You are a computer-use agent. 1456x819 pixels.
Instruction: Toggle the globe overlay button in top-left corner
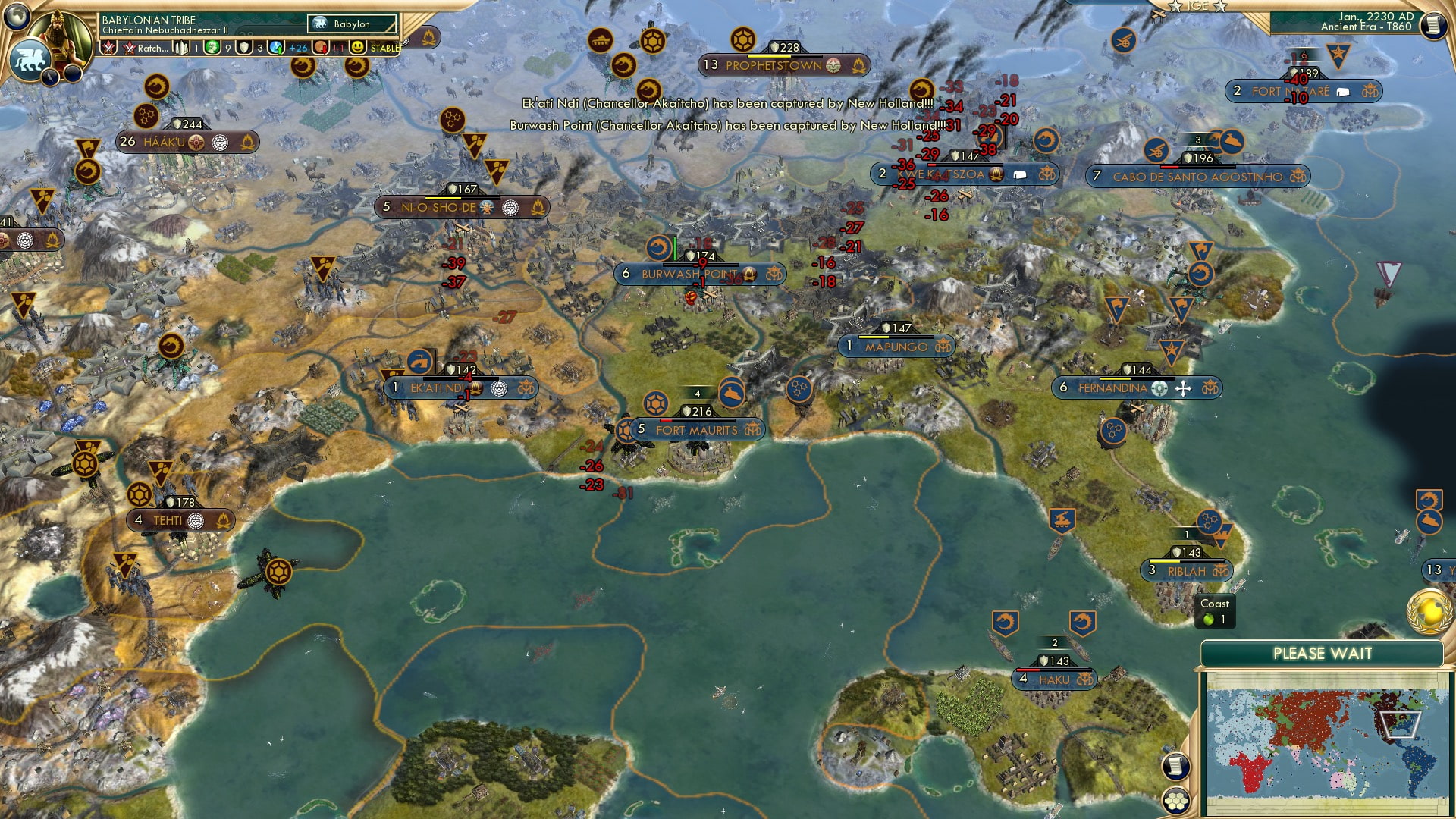(17, 17)
